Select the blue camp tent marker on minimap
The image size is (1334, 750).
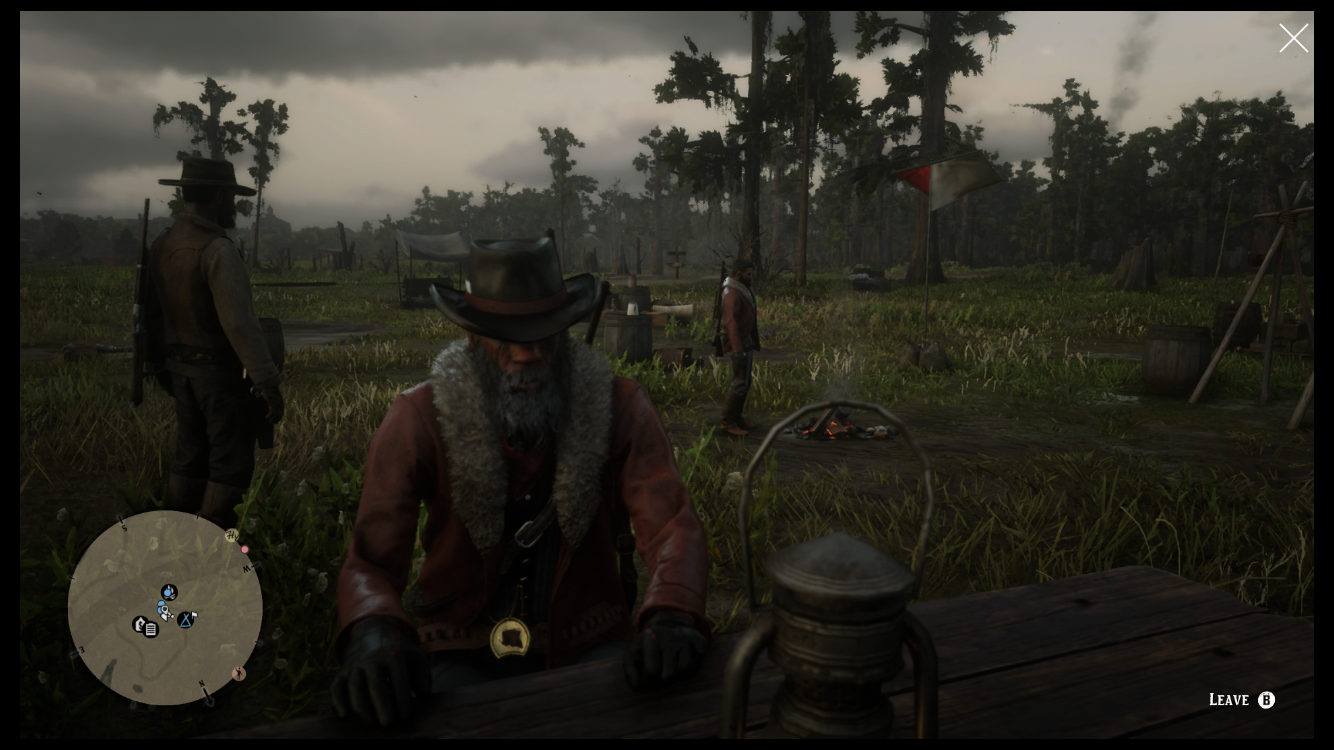coord(185,621)
